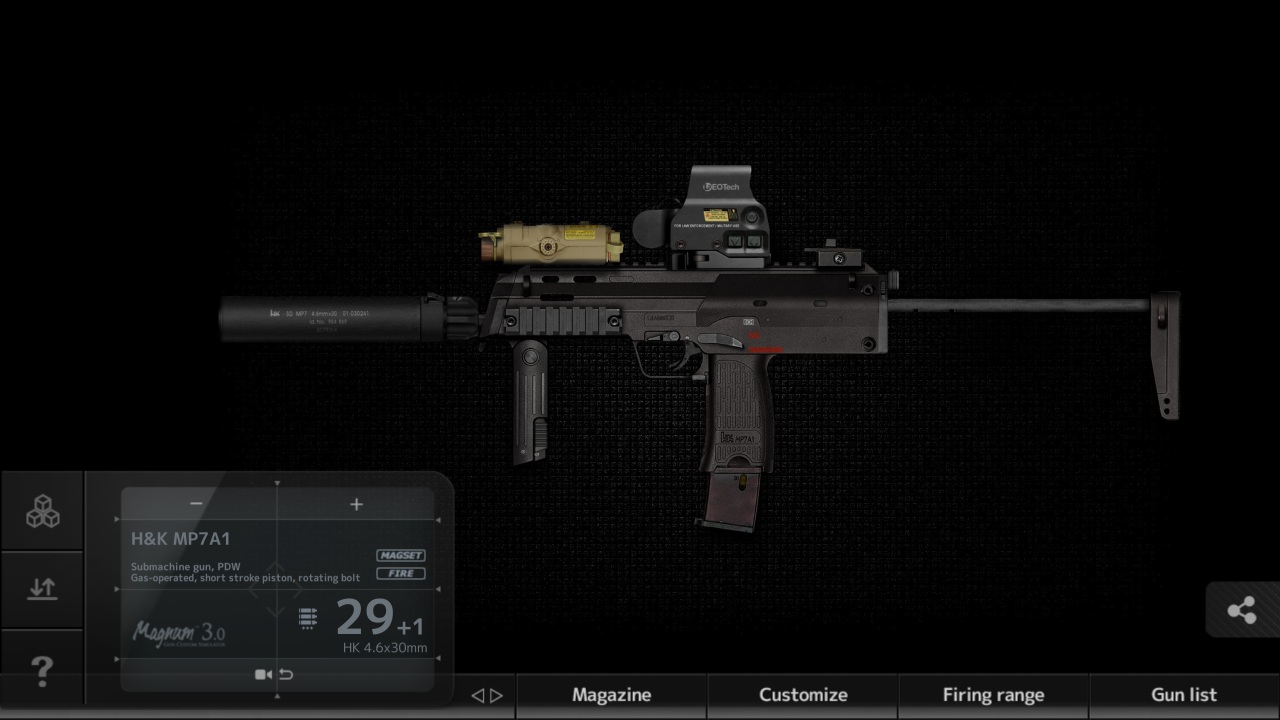1280x720 pixels.
Task: Click the minus button in info panel
Action: coord(196,504)
